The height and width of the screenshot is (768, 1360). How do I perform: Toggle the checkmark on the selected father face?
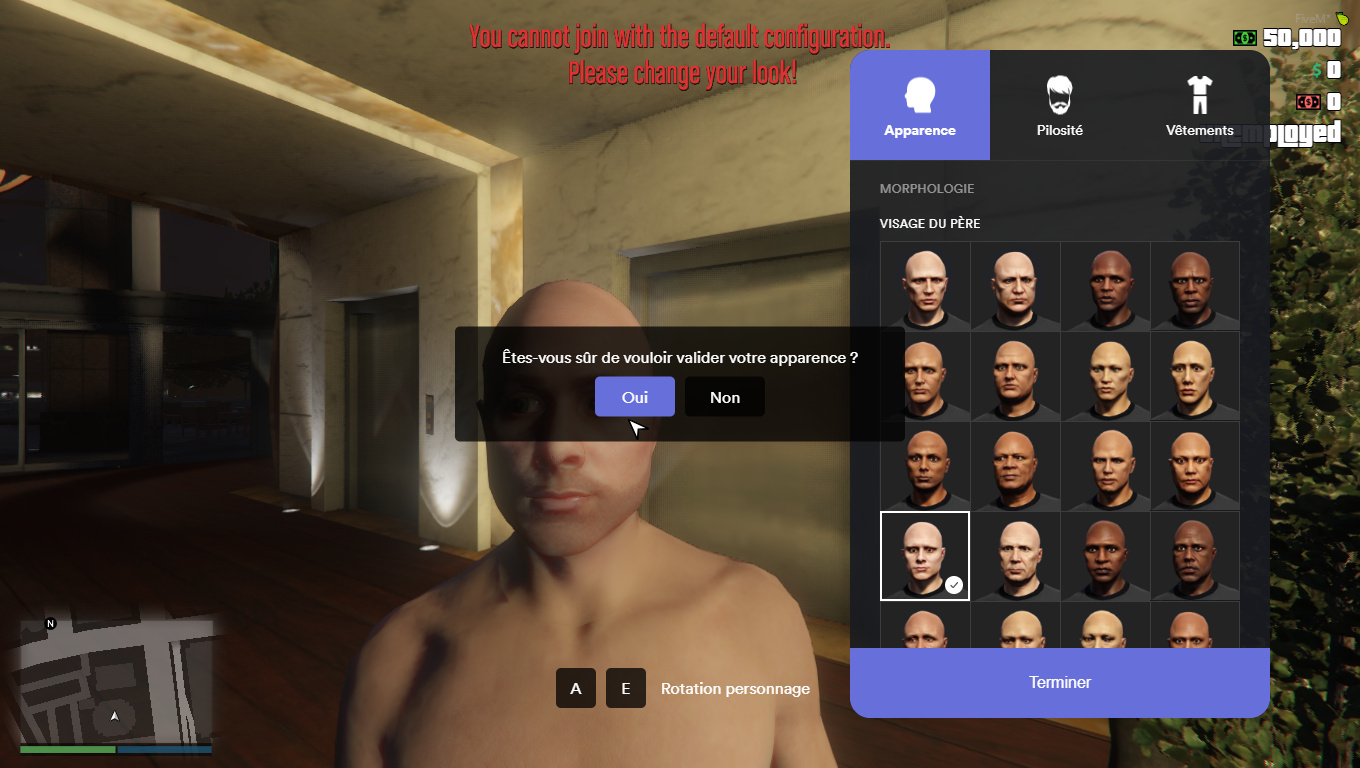point(953,585)
